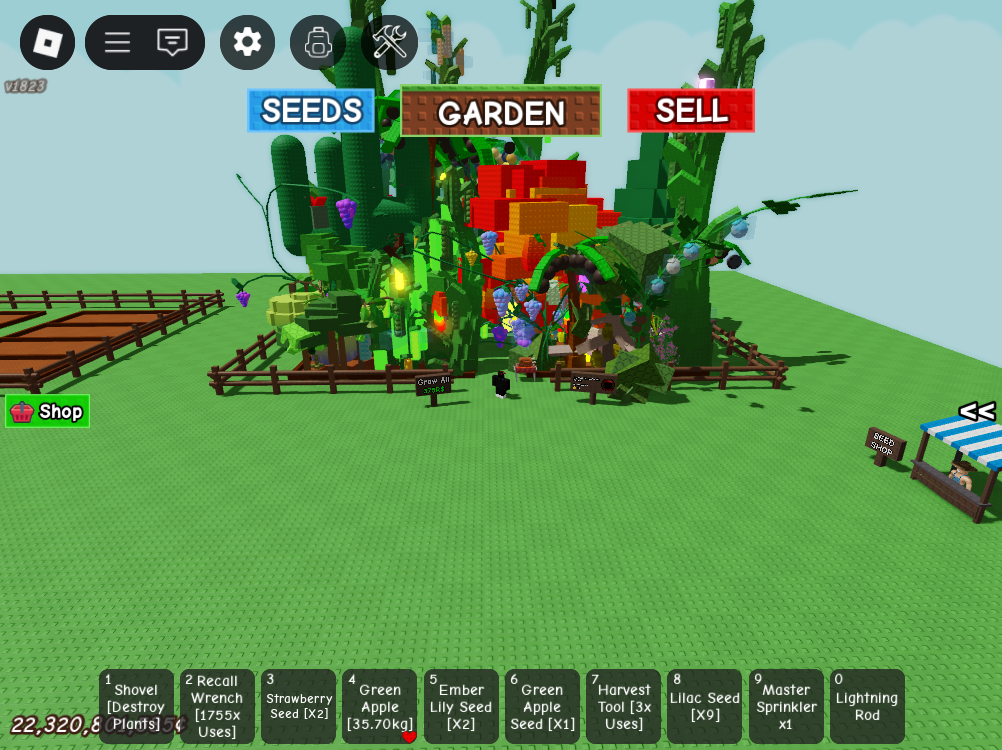Select the Strawberry Seed slot
Image resolution: width=1002 pixels, height=750 pixels.
[298, 706]
